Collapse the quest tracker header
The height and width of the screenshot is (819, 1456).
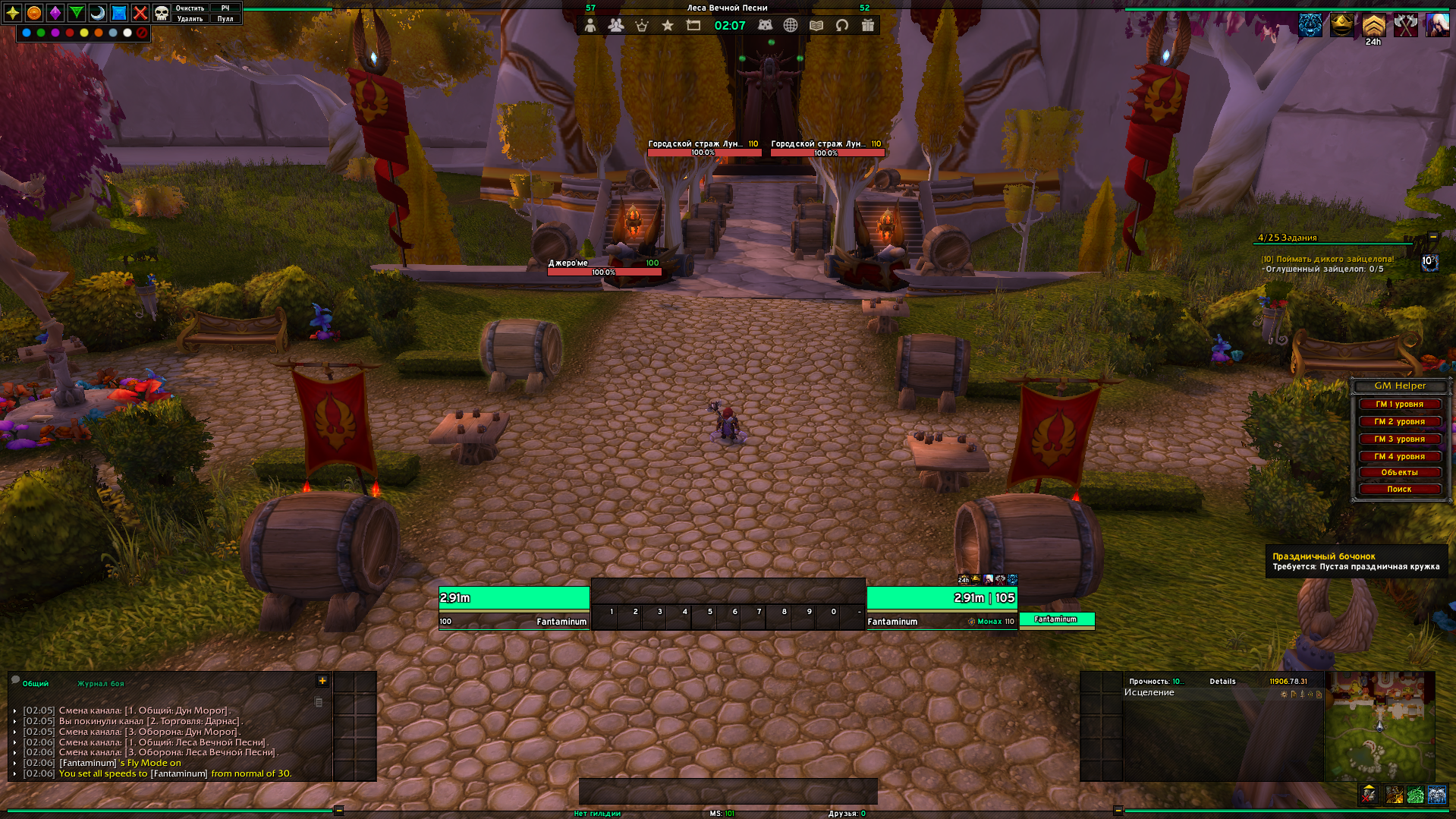[1432, 237]
